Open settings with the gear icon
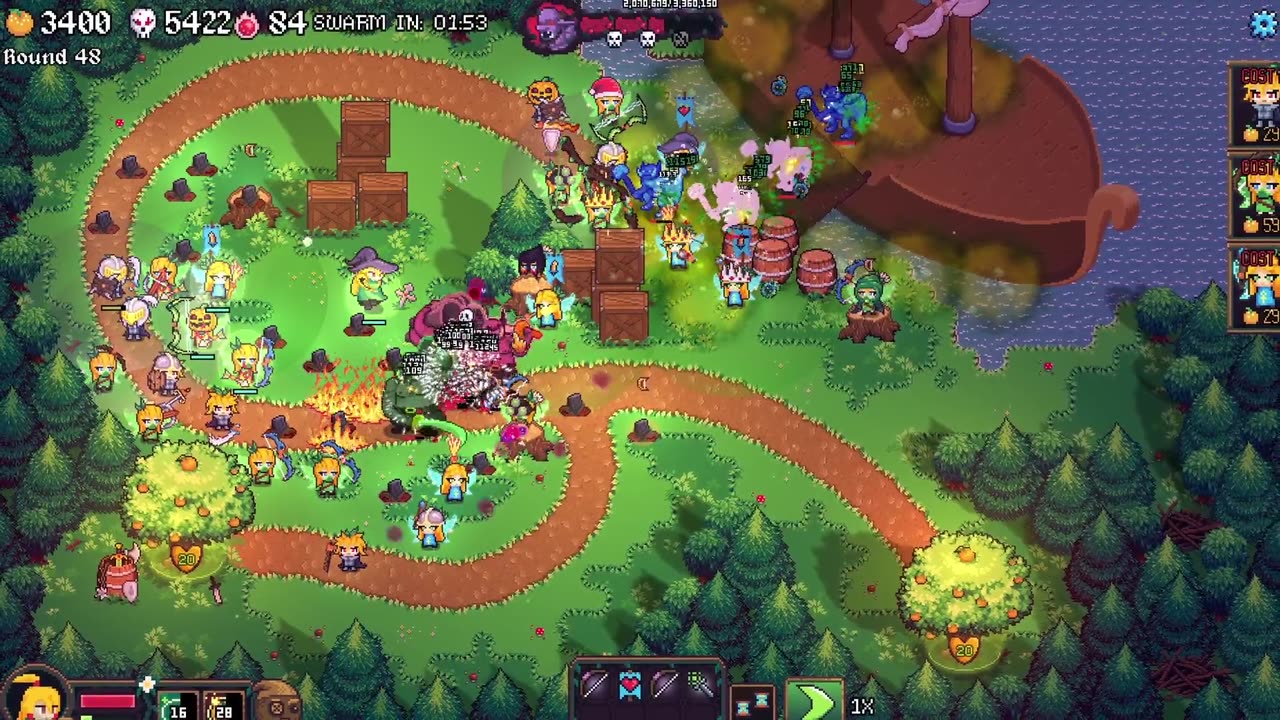 (1266, 24)
